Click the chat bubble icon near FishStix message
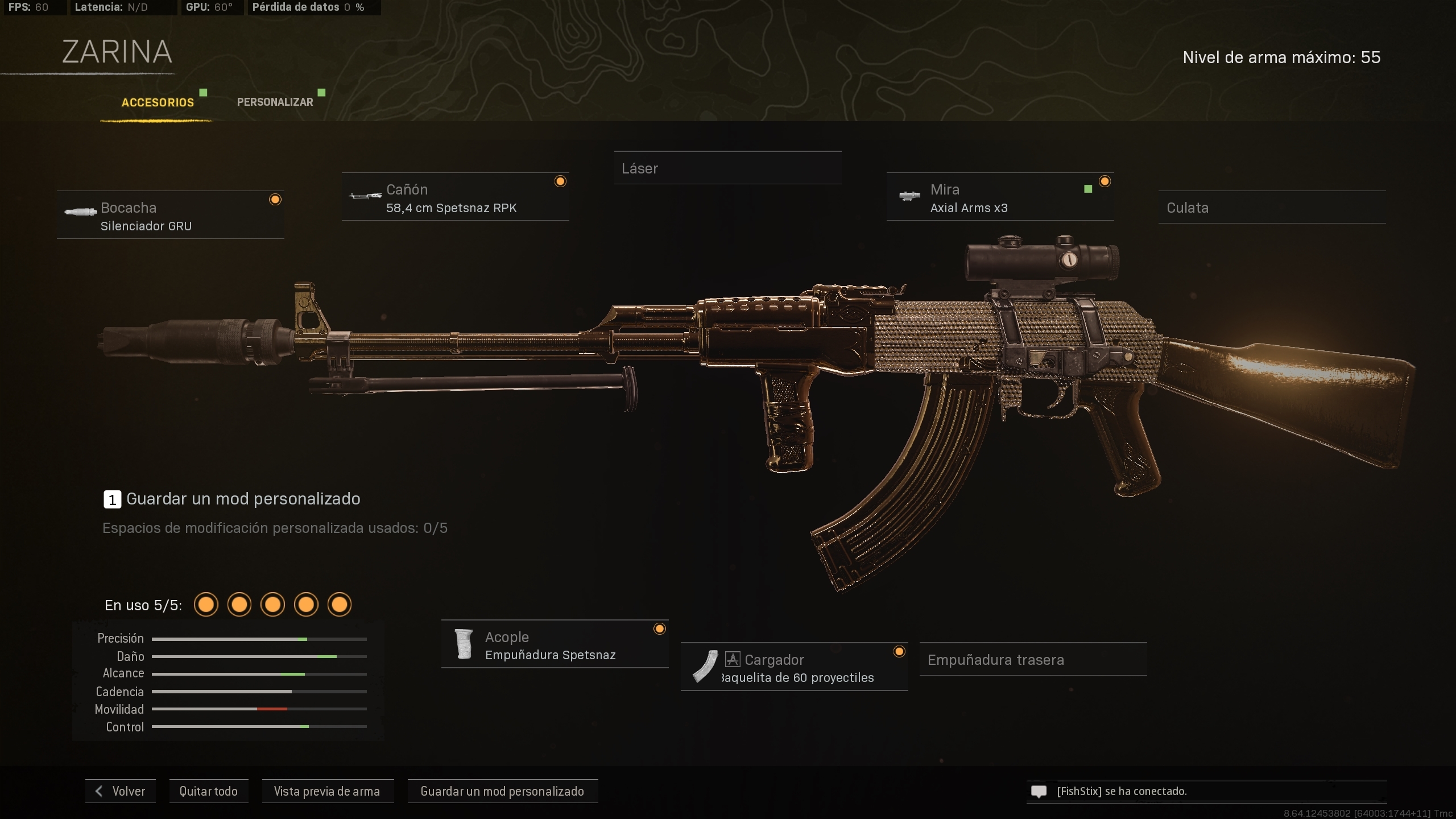This screenshot has width=1456, height=819. (x=1039, y=791)
